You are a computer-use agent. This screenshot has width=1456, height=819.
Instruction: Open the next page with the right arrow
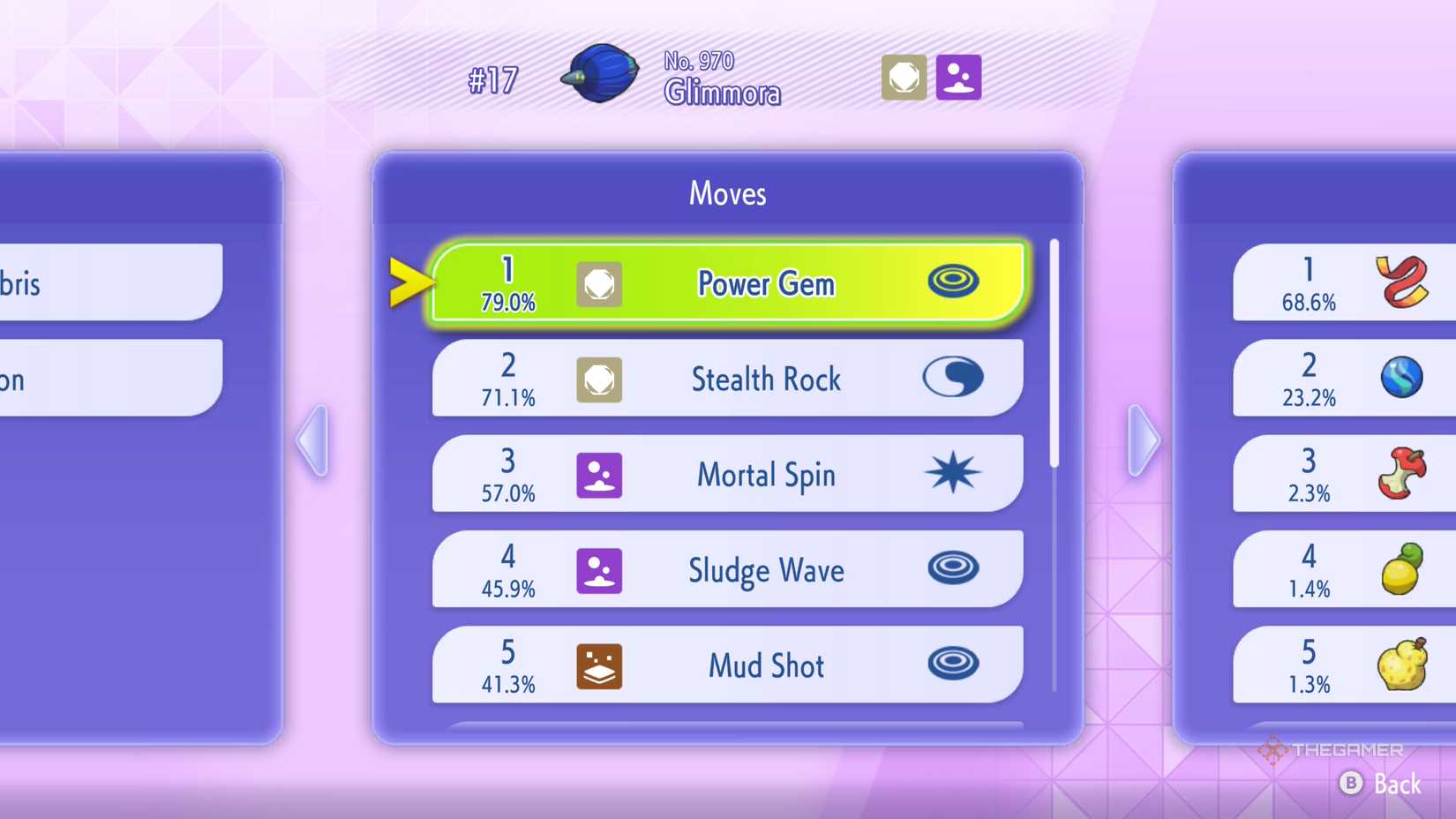click(x=1143, y=441)
